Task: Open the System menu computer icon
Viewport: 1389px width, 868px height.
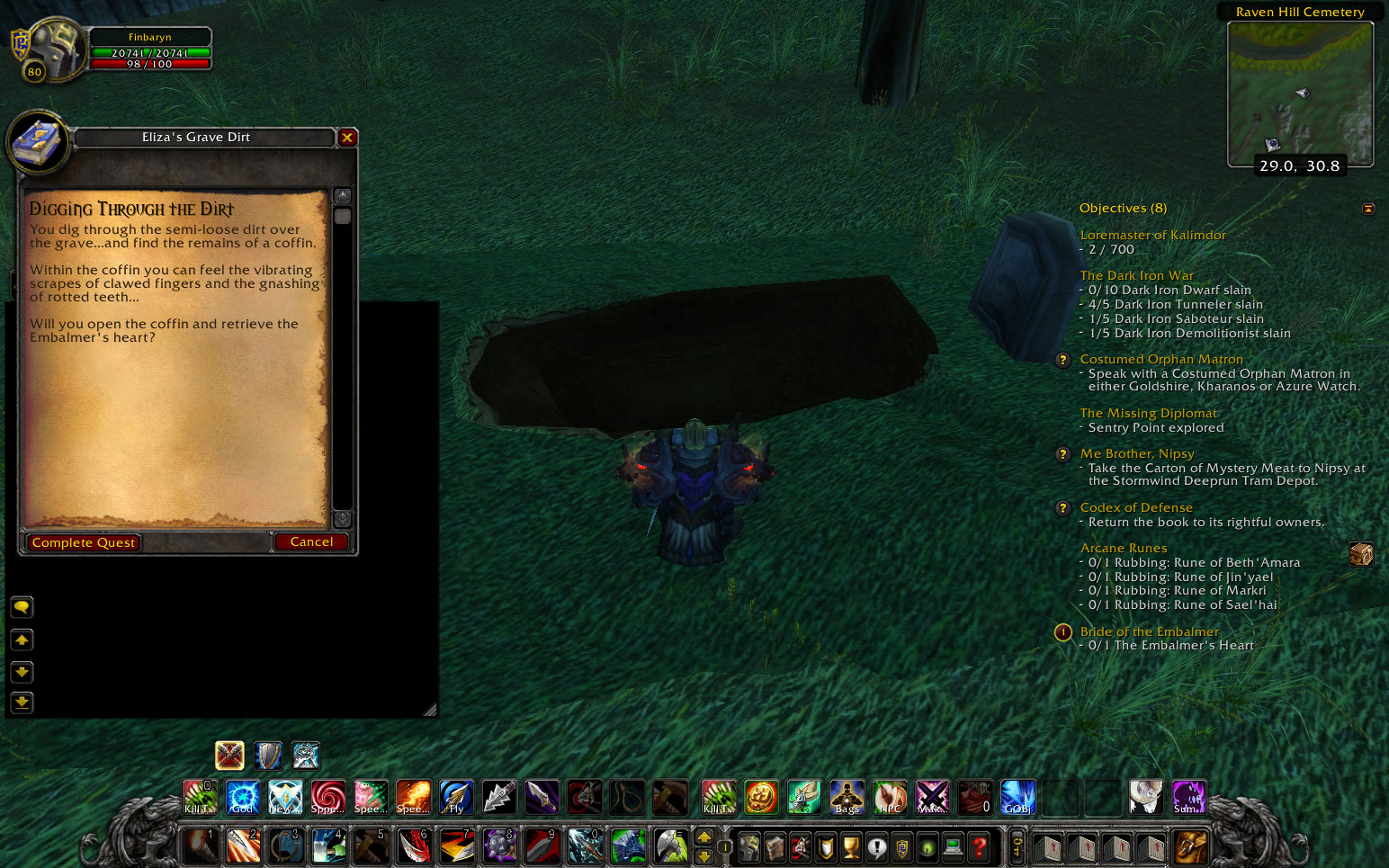Action: point(951,845)
